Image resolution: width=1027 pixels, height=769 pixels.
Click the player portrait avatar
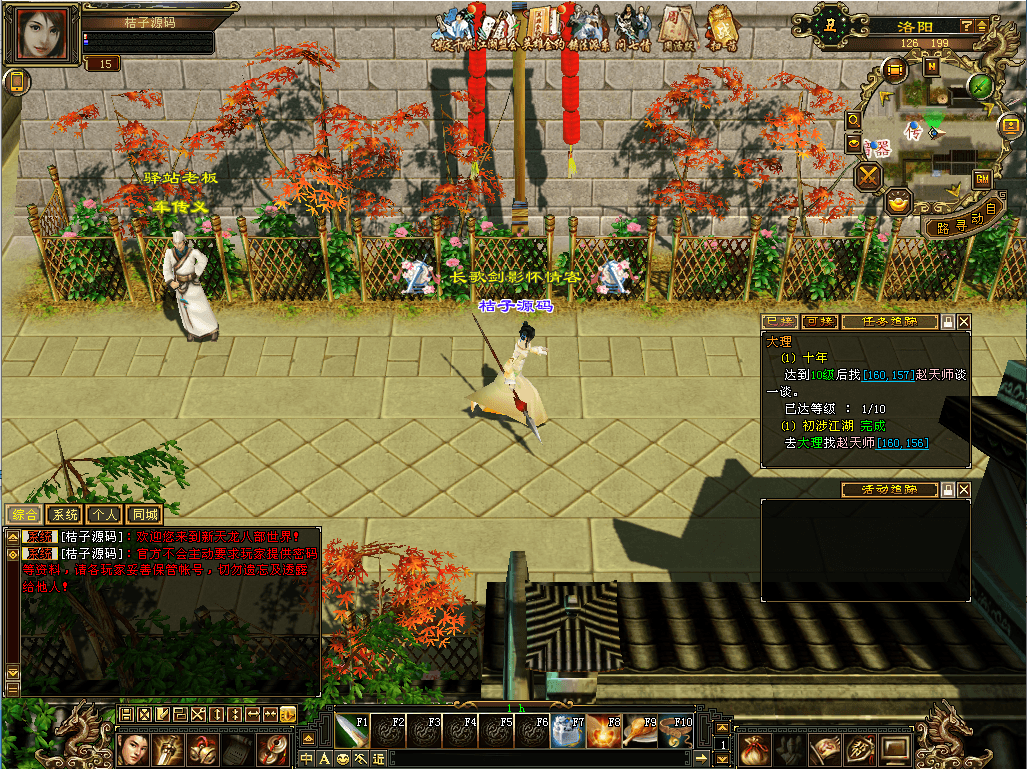42,34
